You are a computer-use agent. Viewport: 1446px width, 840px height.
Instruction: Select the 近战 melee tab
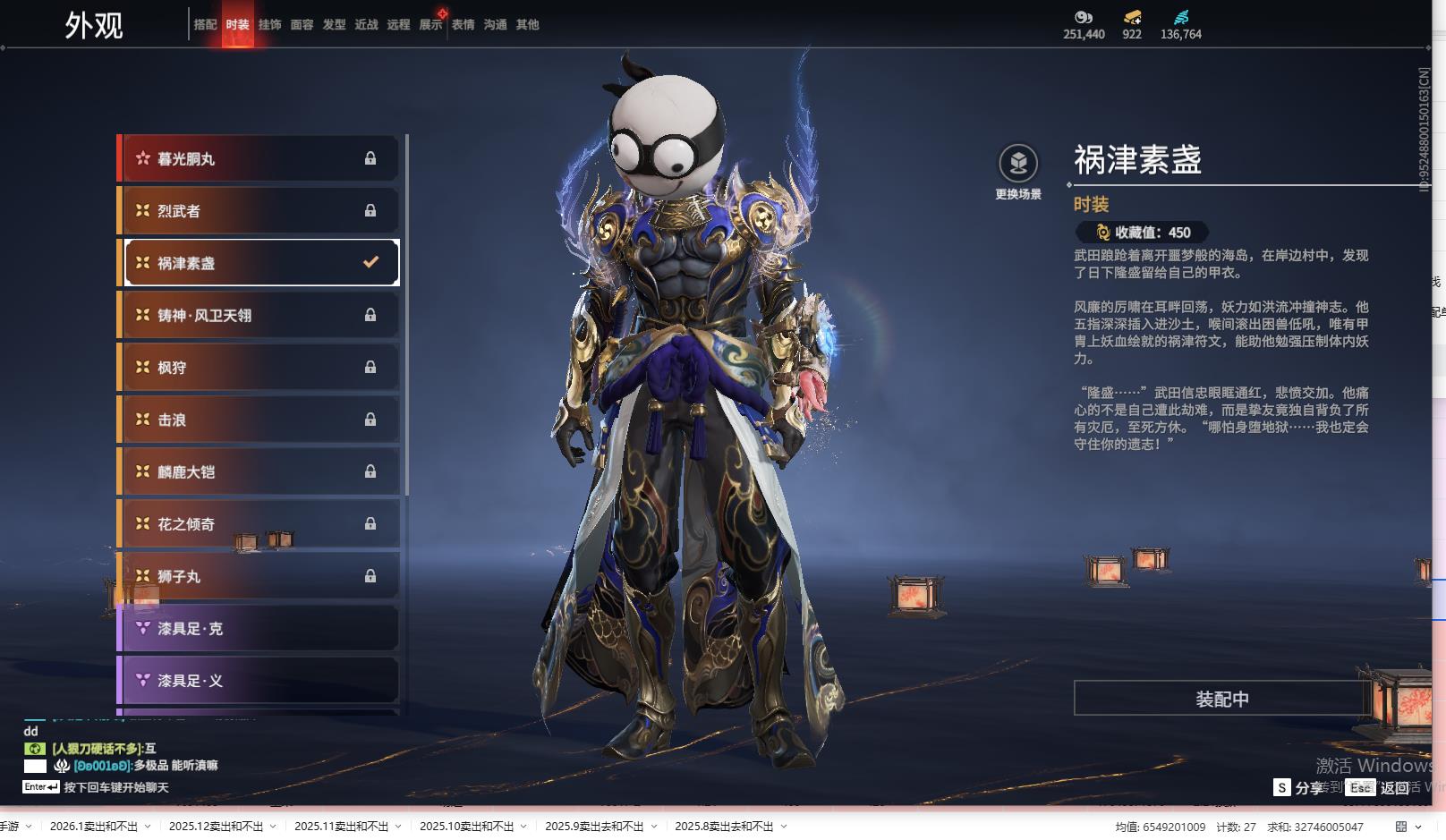pyautogui.click(x=366, y=25)
